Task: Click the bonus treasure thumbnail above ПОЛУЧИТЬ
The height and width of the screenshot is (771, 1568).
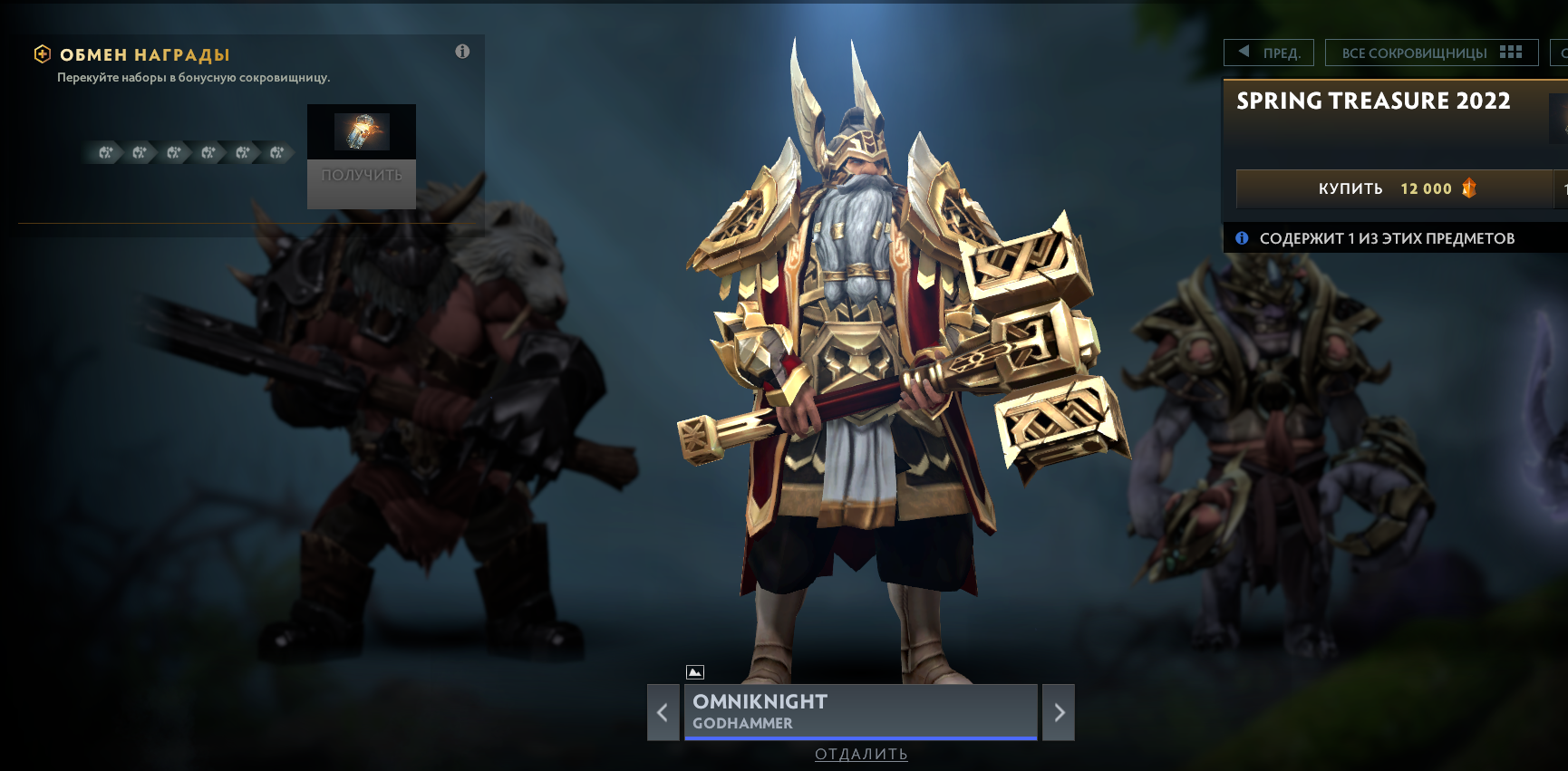Action: pyautogui.click(x=362, y=132)
